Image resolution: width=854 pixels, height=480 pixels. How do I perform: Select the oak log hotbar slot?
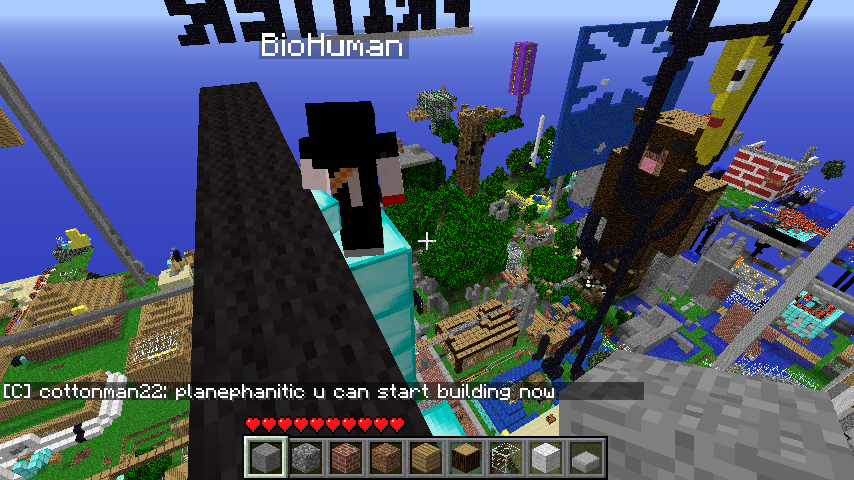tap(465, 459)
